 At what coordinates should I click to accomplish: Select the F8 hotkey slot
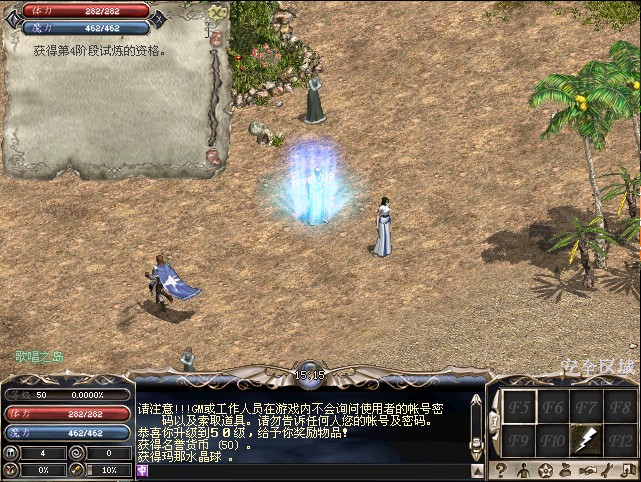pos(621,407)
